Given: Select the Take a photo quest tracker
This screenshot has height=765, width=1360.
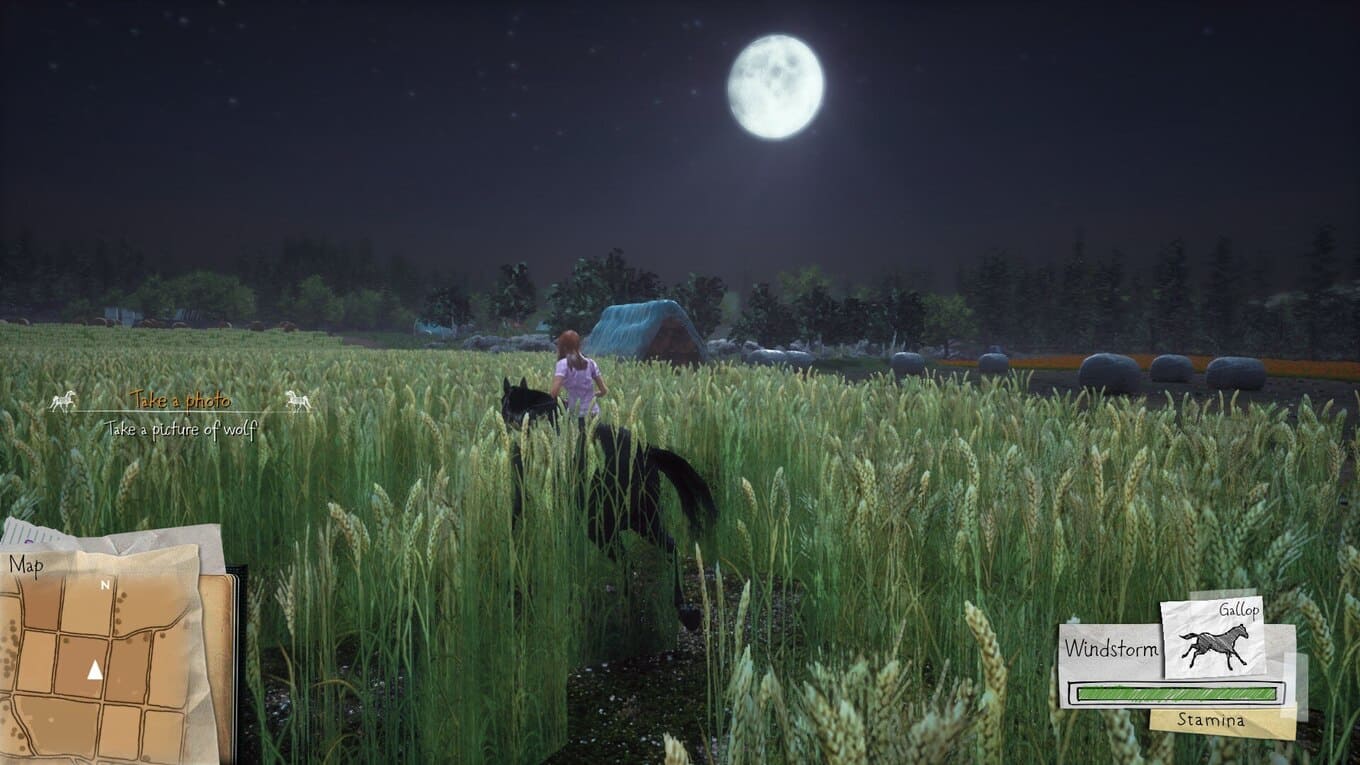Looking at the screenshot, I should click(180, 401).
